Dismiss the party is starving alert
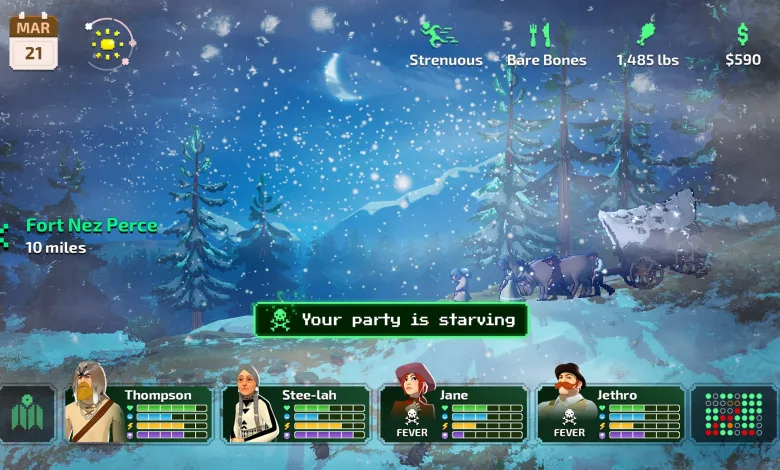Screen dimensions: 780x470 click(390, 320)
